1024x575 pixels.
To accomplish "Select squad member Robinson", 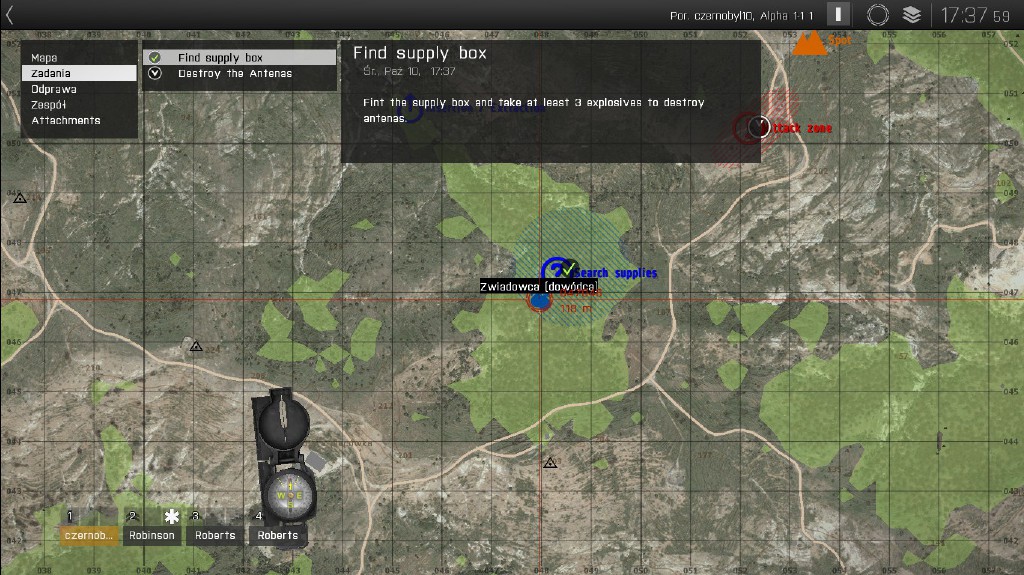I will coord(151,535).
